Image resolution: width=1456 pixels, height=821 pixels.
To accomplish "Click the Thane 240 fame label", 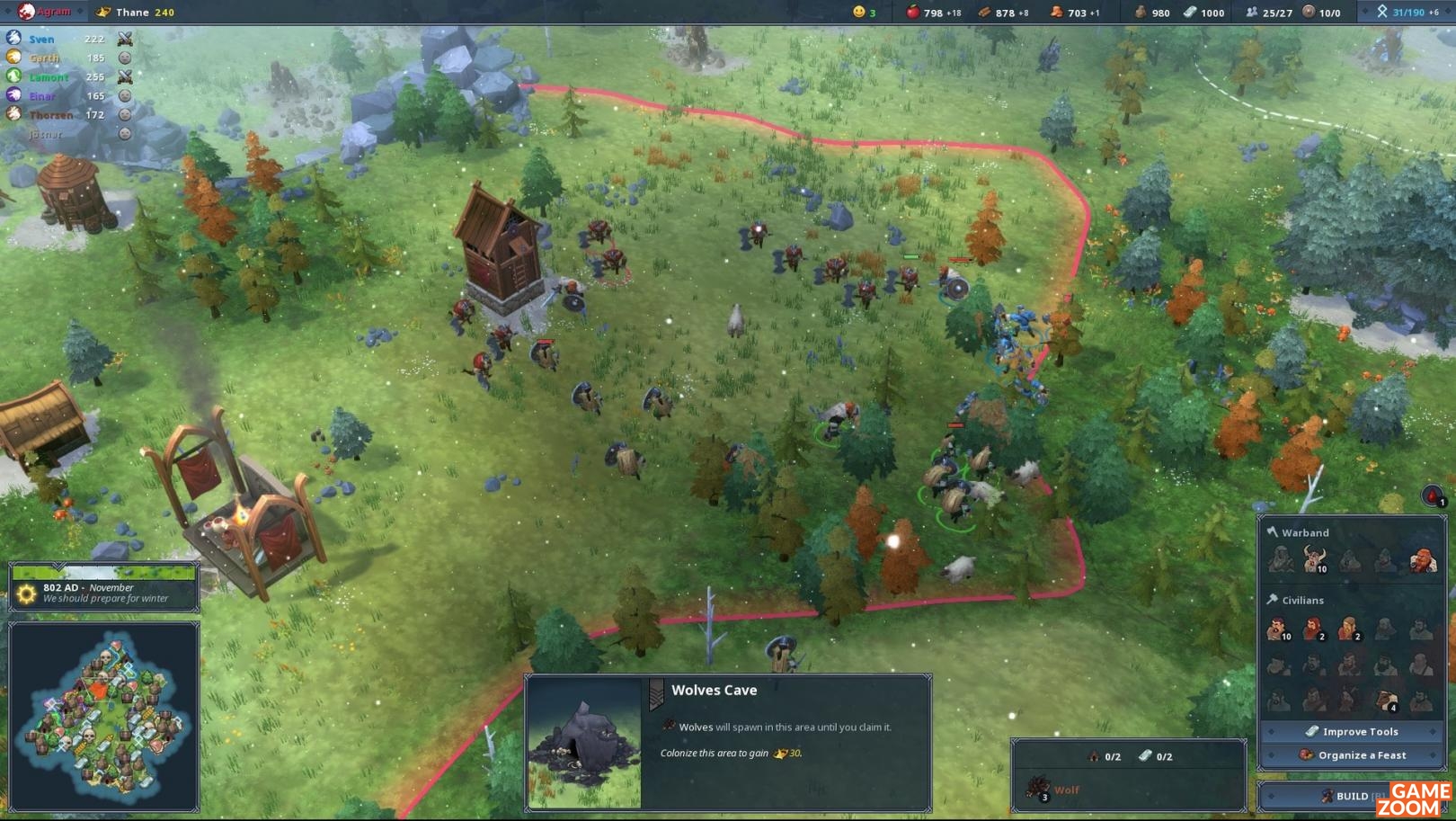I will click(x=139, y=13).
